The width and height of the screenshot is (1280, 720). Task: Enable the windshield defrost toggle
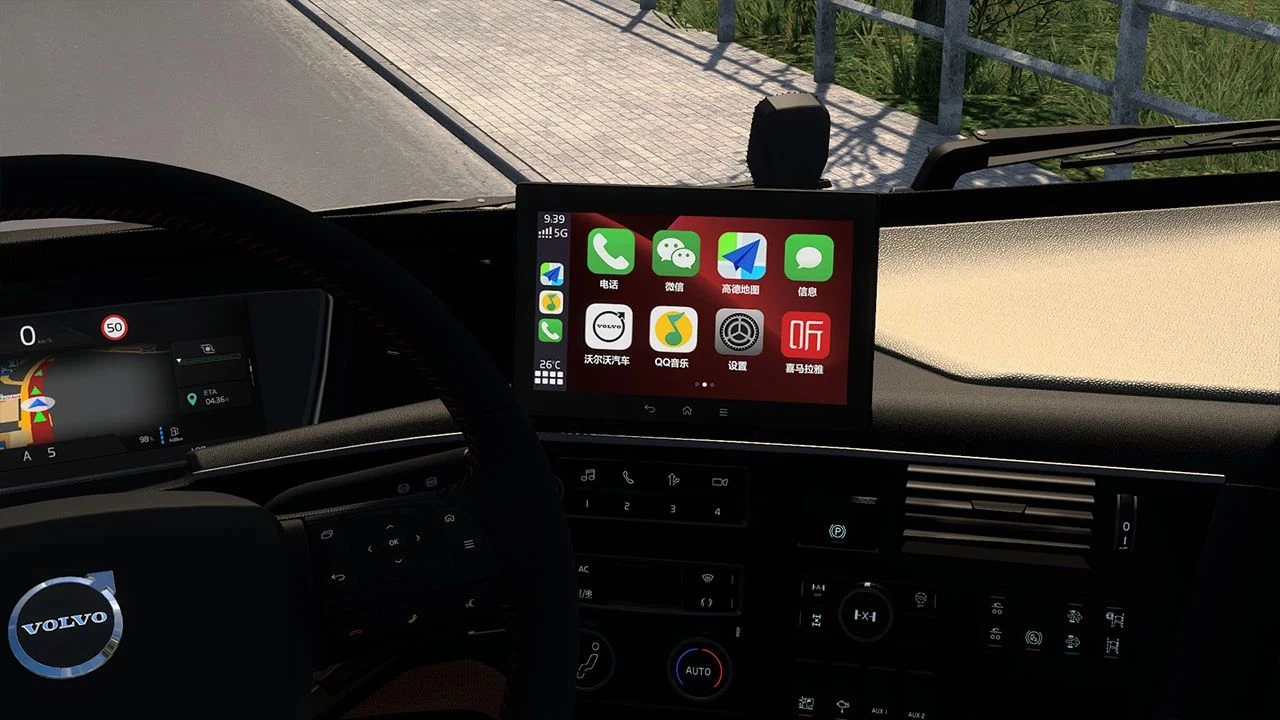(707, 578)
